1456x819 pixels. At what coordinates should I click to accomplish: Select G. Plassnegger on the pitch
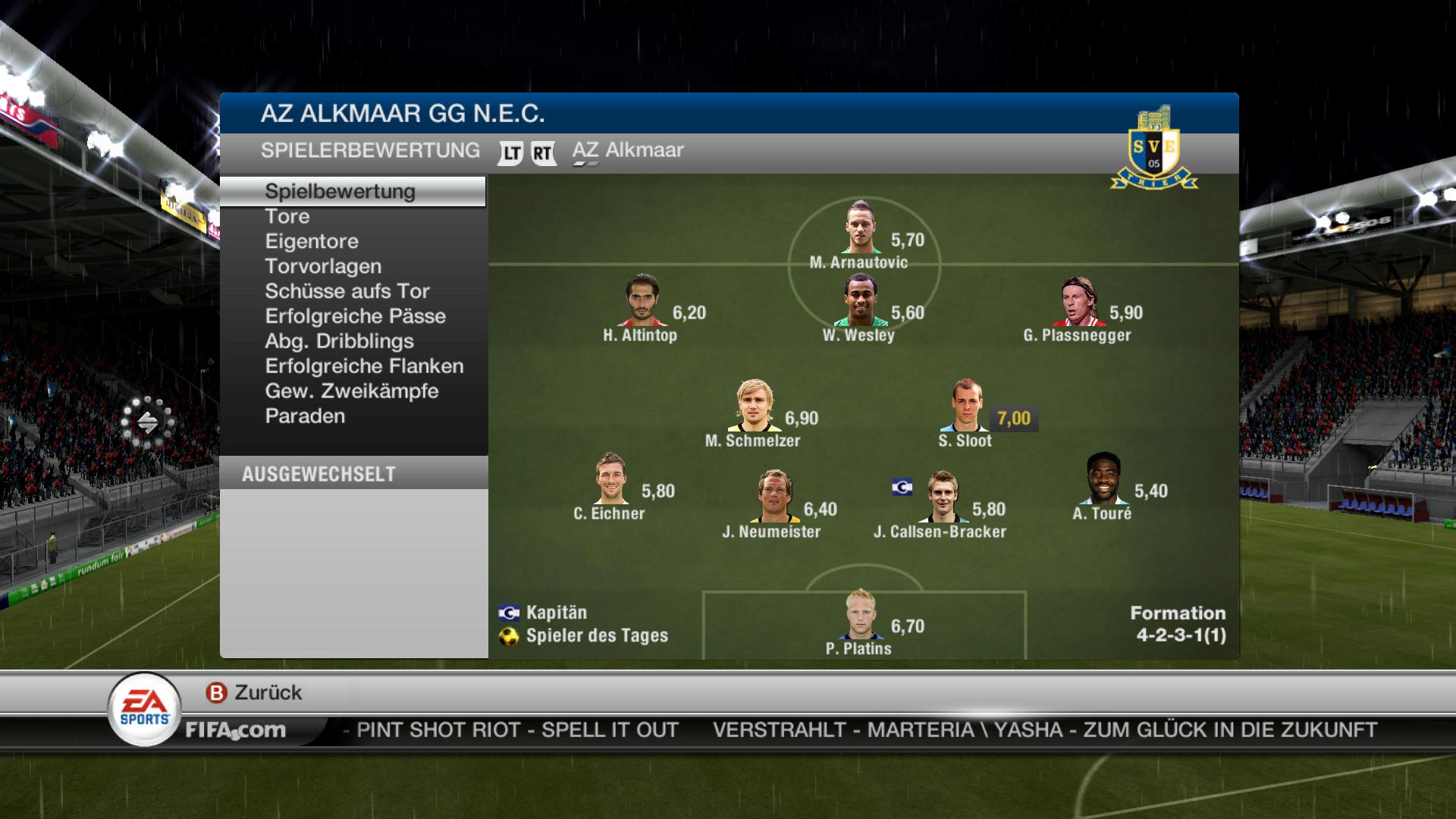tap(1078, 301)
